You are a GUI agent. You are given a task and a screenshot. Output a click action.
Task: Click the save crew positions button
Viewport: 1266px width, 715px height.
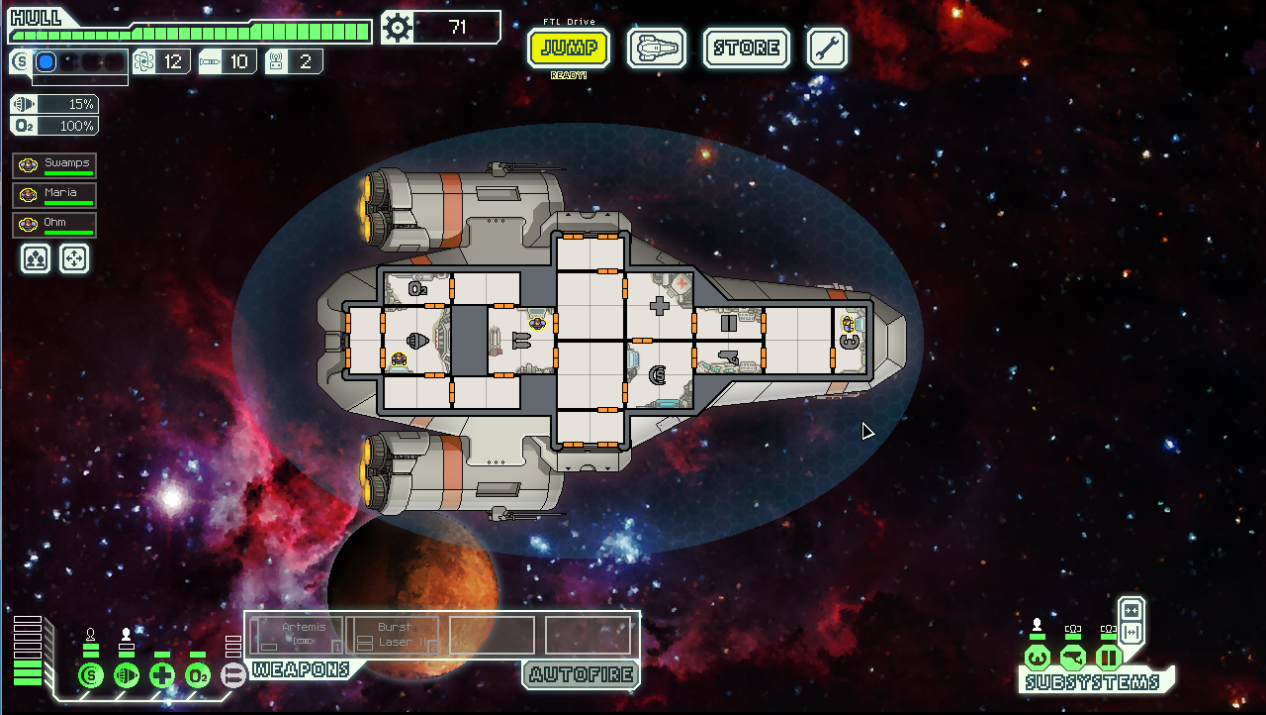[x=37, y=259]
